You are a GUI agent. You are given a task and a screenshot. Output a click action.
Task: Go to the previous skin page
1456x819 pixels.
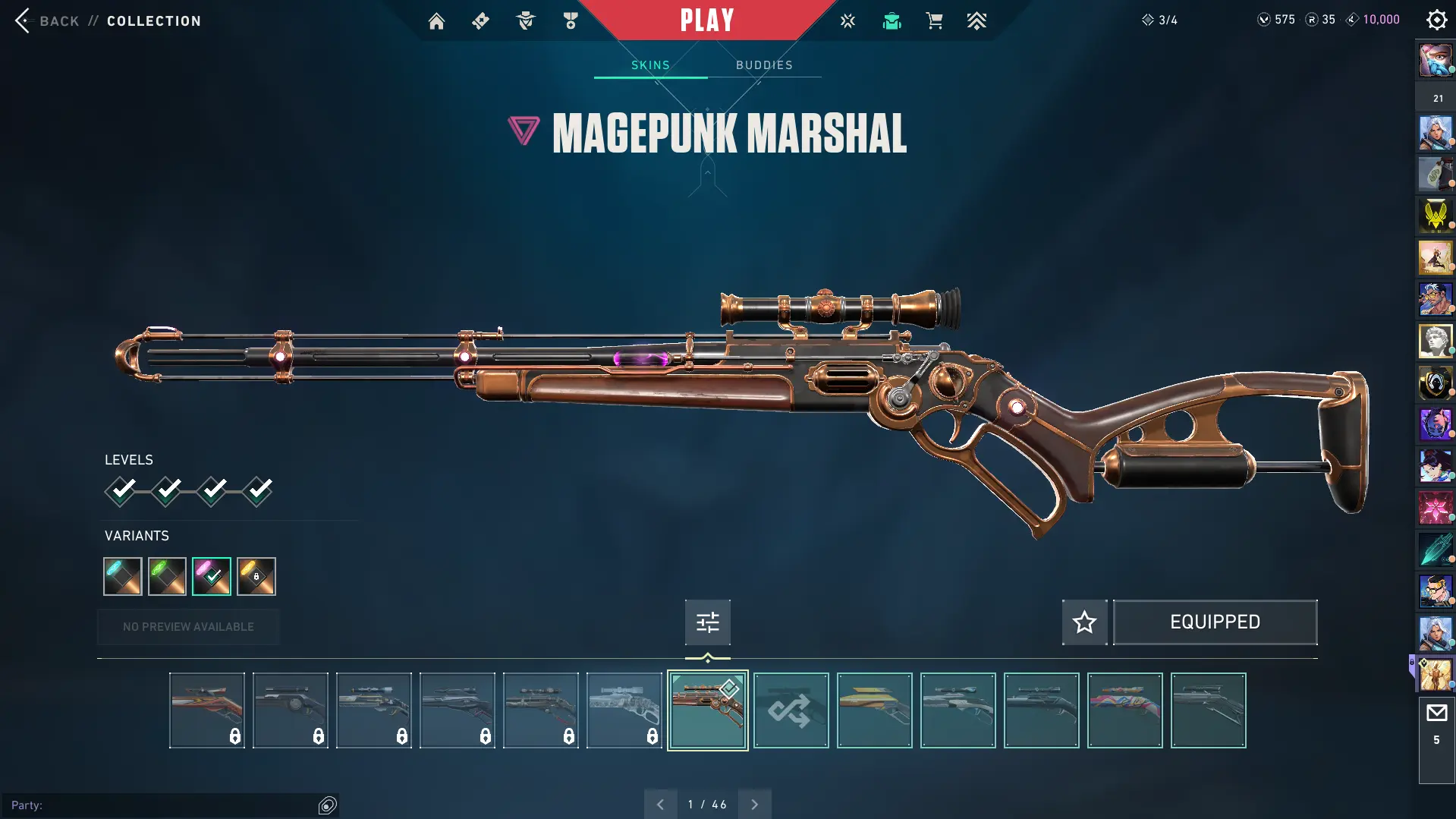(660, 805)
